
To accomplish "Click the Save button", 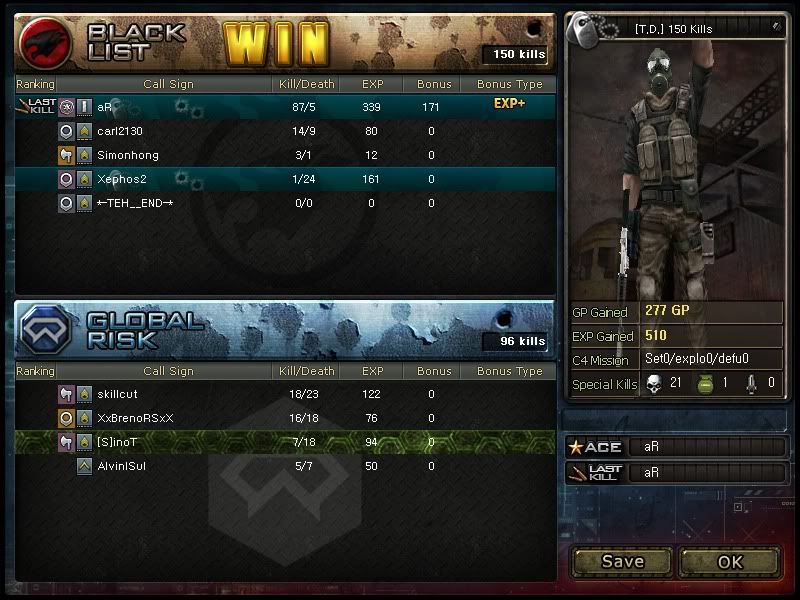I will [622, 561].
